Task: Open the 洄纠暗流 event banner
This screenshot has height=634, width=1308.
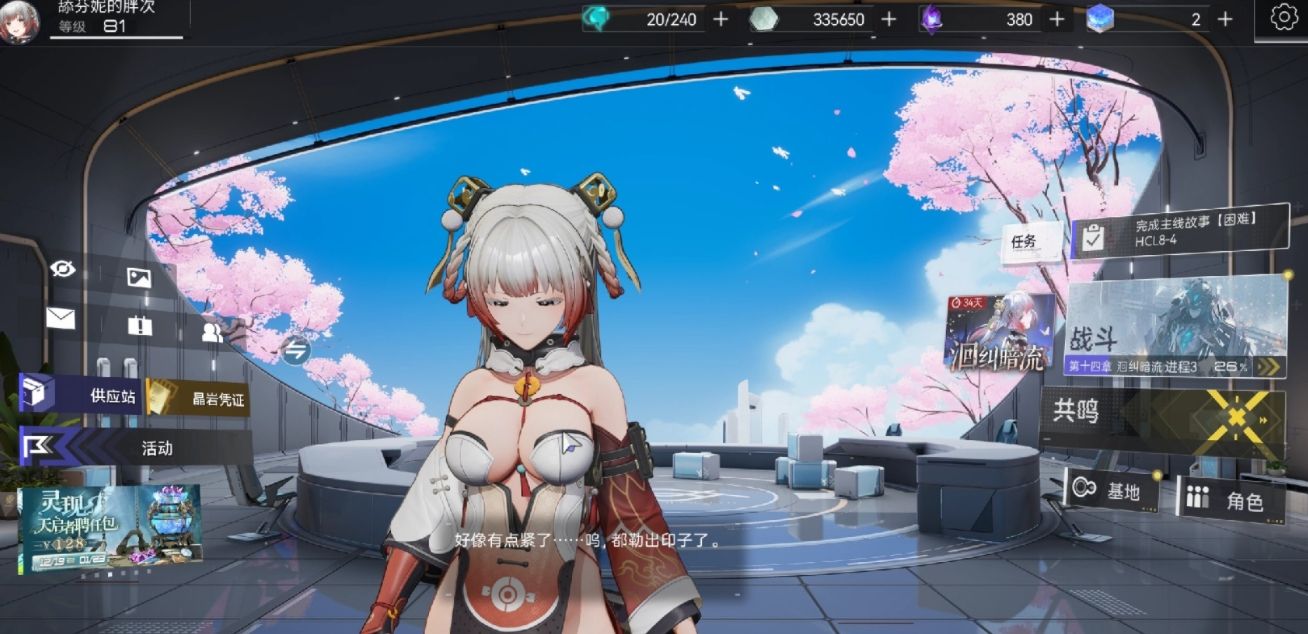Action: (x=999, y=333)
